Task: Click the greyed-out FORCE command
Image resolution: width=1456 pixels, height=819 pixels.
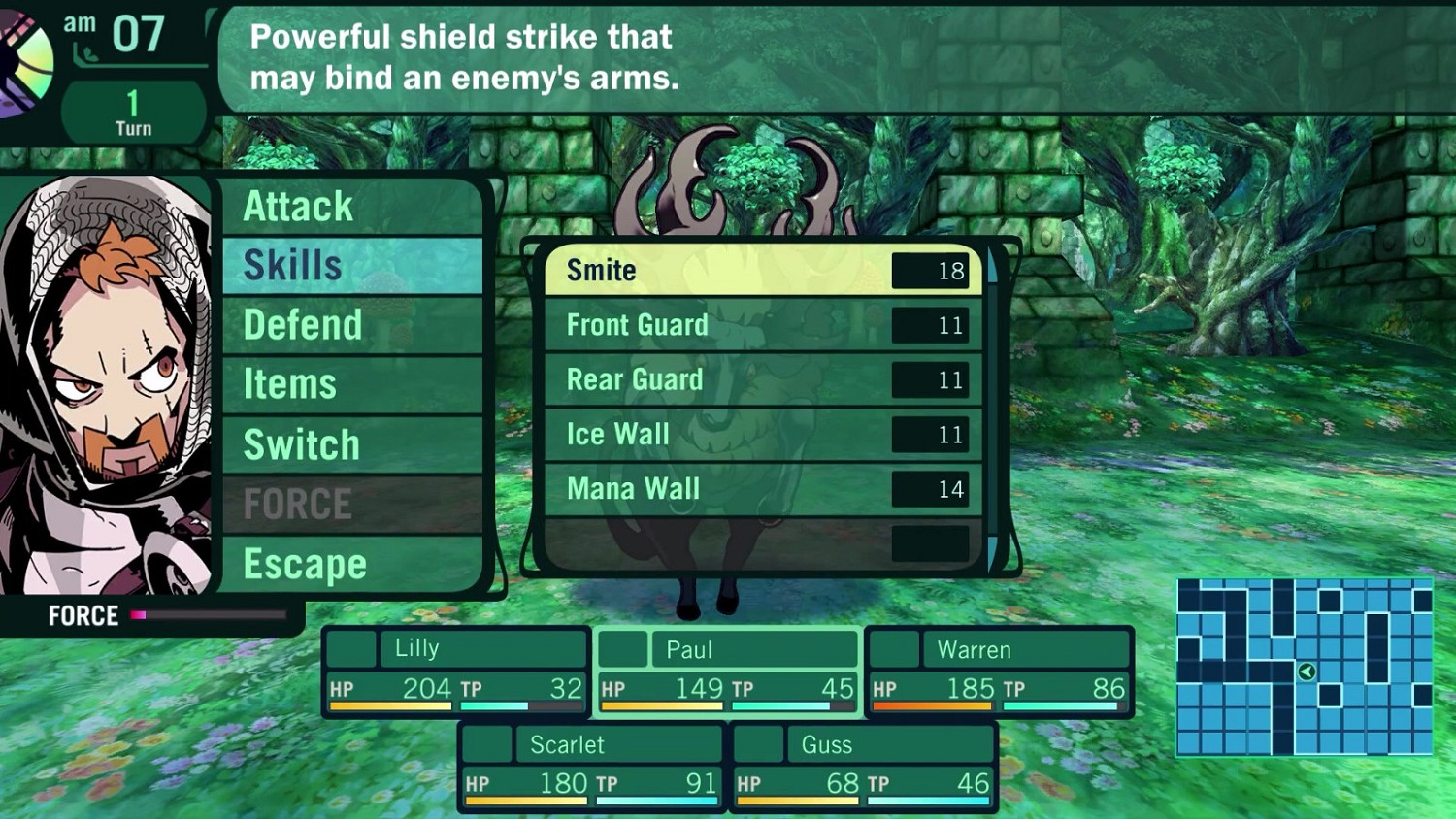Action: coord(351,505)
